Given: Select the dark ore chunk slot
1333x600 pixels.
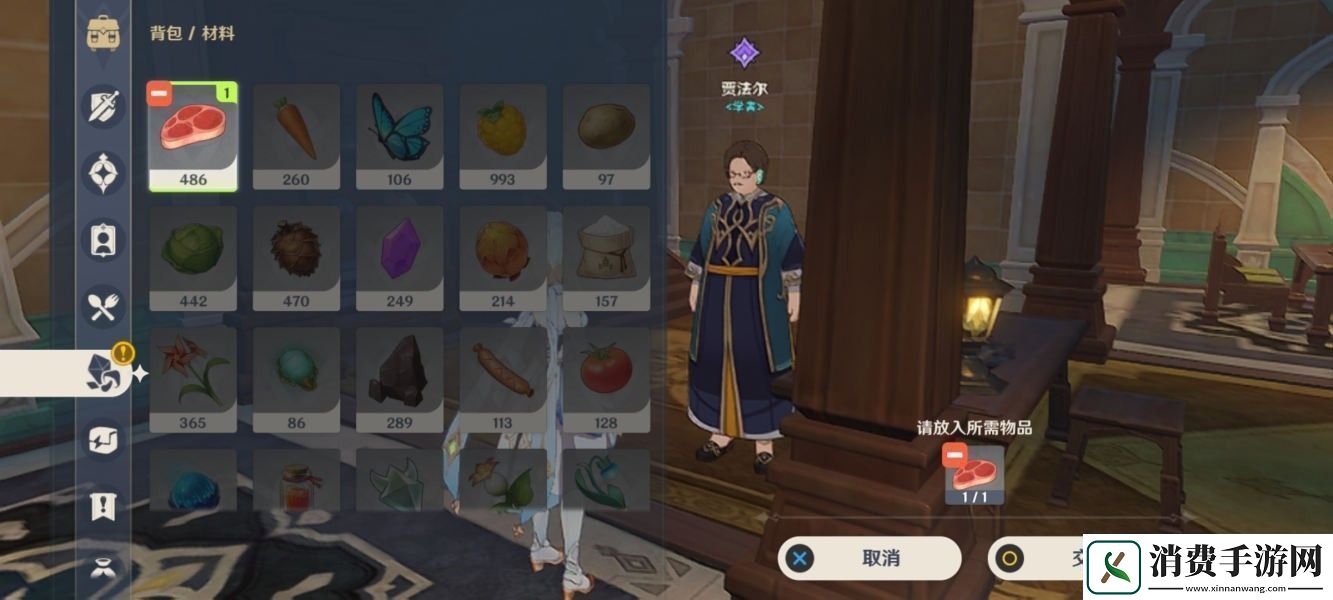Looking at the screenshot, I should tap(399, 380).
